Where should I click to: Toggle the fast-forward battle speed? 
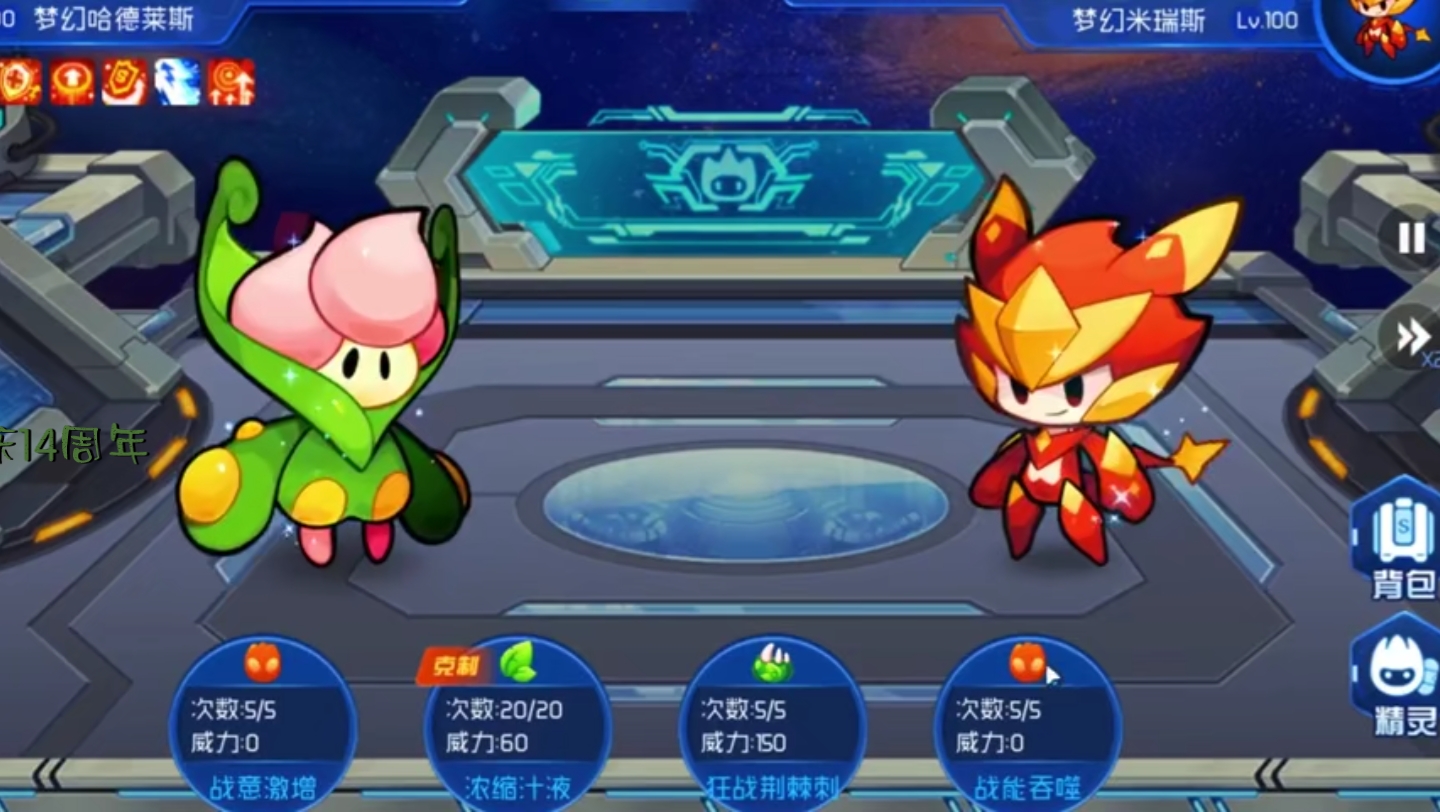1412,337
